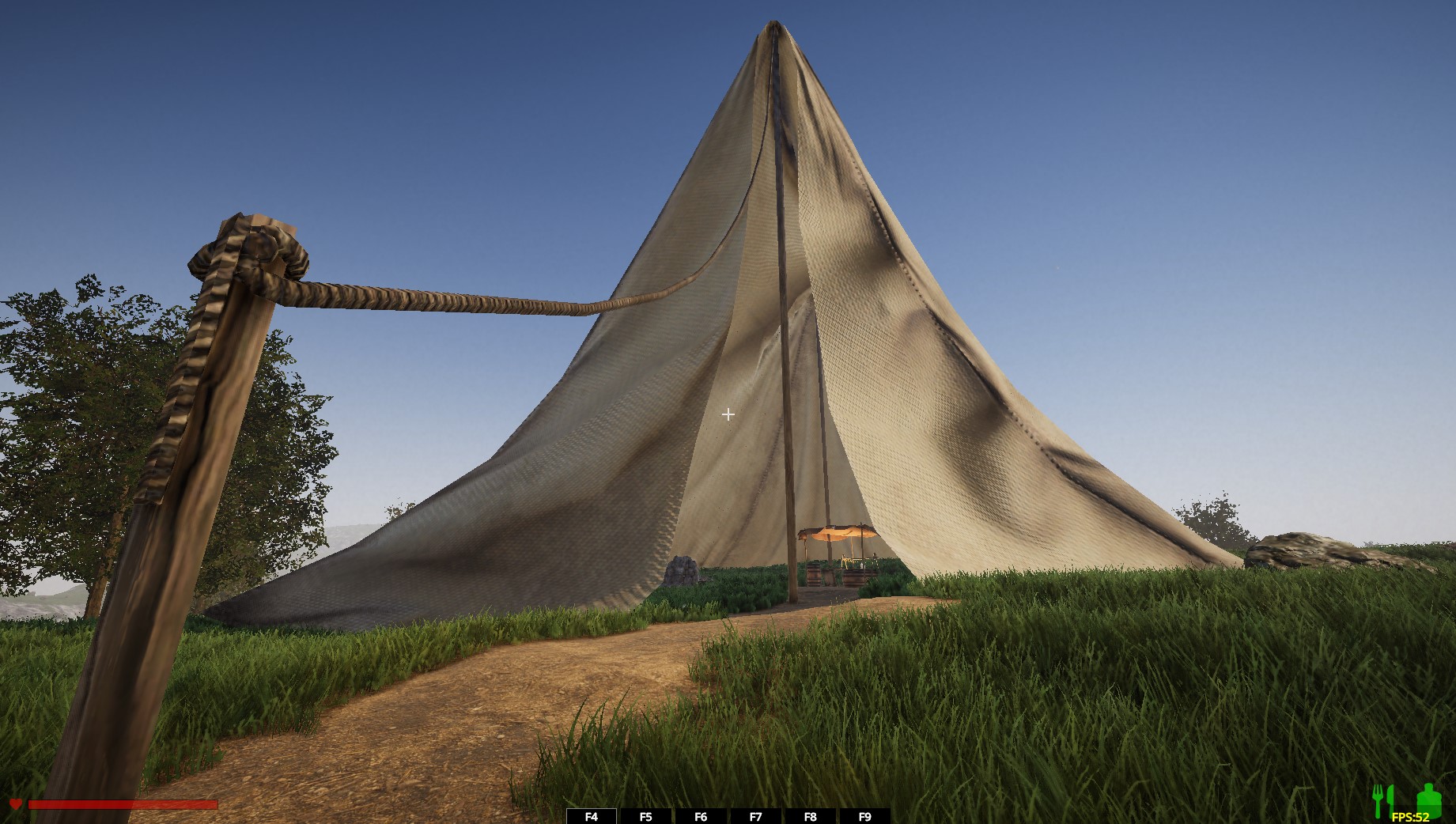1456x824 pixels.
Task: Activate the F6 hotbar slot
Action: point(701,816)
